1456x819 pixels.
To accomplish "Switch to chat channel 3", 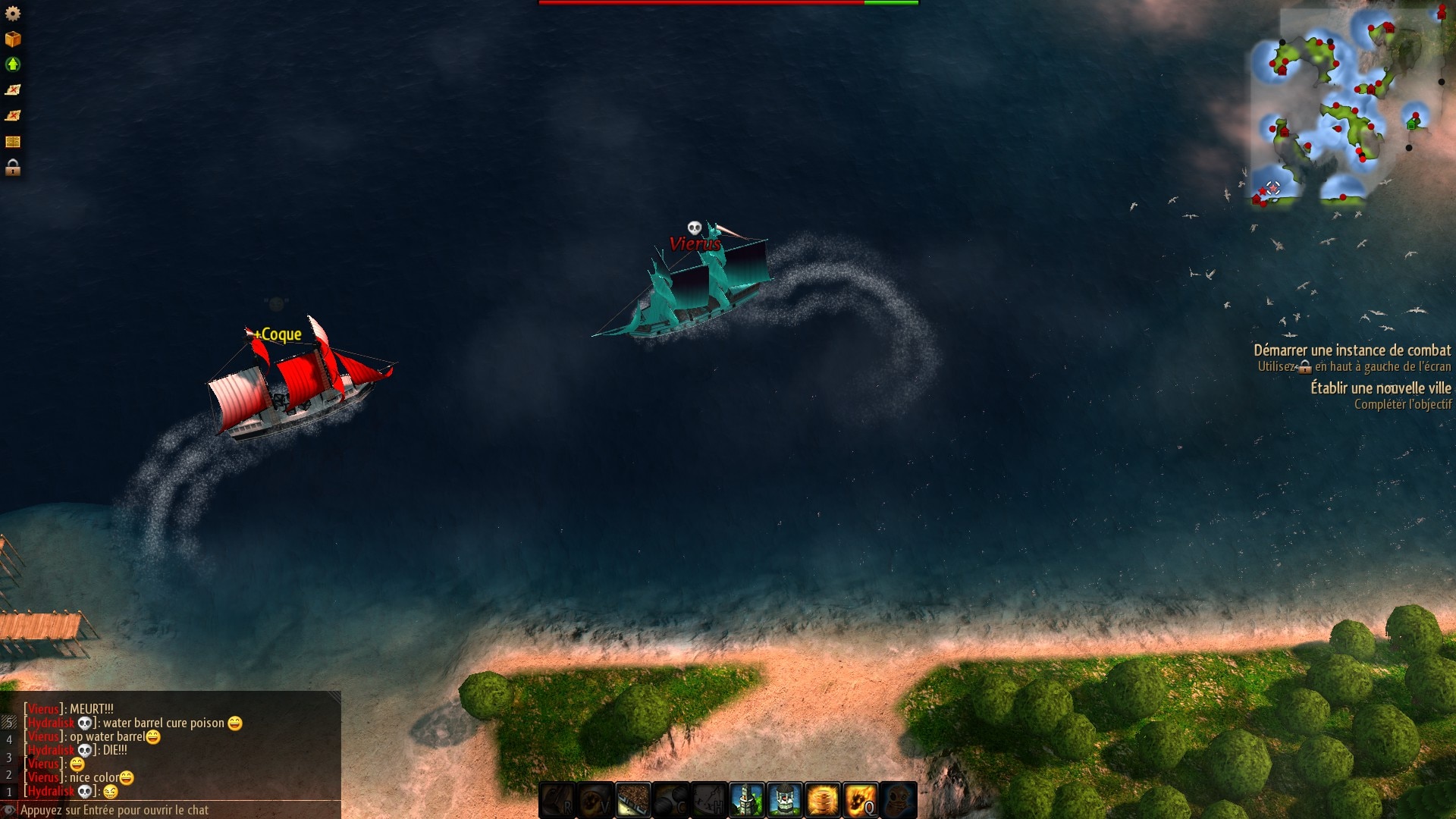I will [9, 758].
